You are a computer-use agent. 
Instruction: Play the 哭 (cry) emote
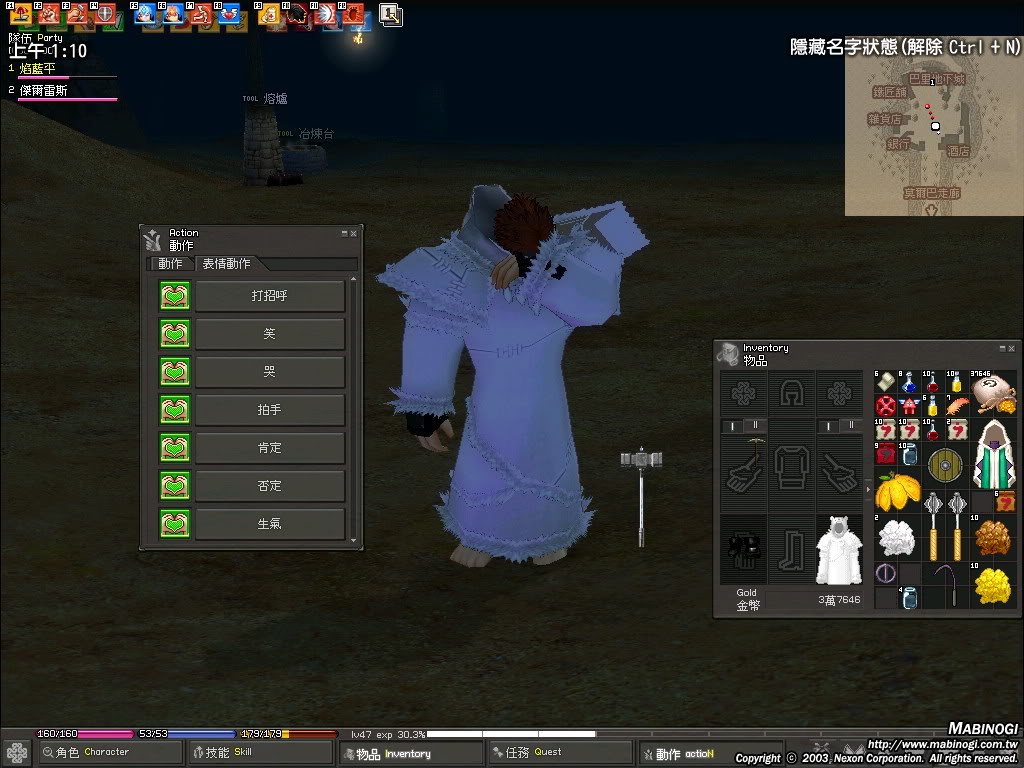(x=269, y=372)
